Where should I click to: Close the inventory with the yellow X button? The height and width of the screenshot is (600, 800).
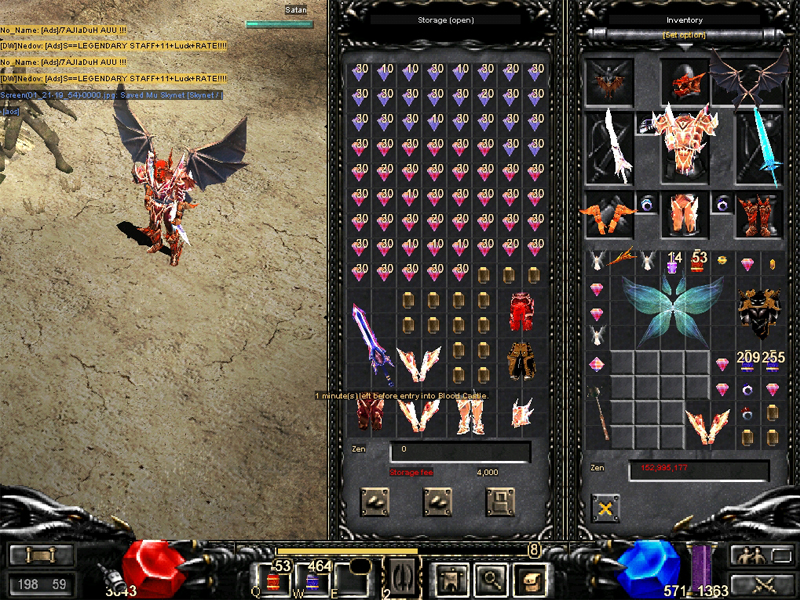click(605, 509)
